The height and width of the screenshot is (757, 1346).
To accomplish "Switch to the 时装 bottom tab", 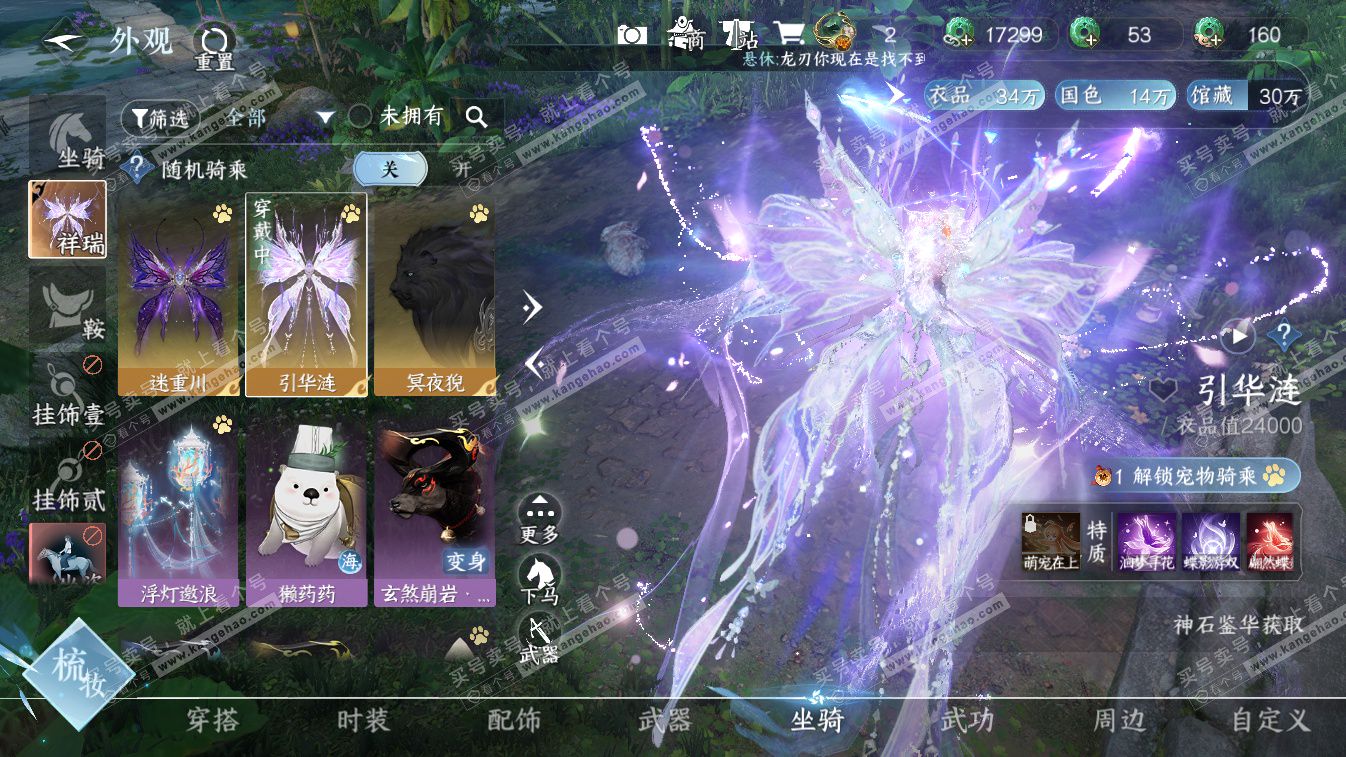I will click(363, 720).
